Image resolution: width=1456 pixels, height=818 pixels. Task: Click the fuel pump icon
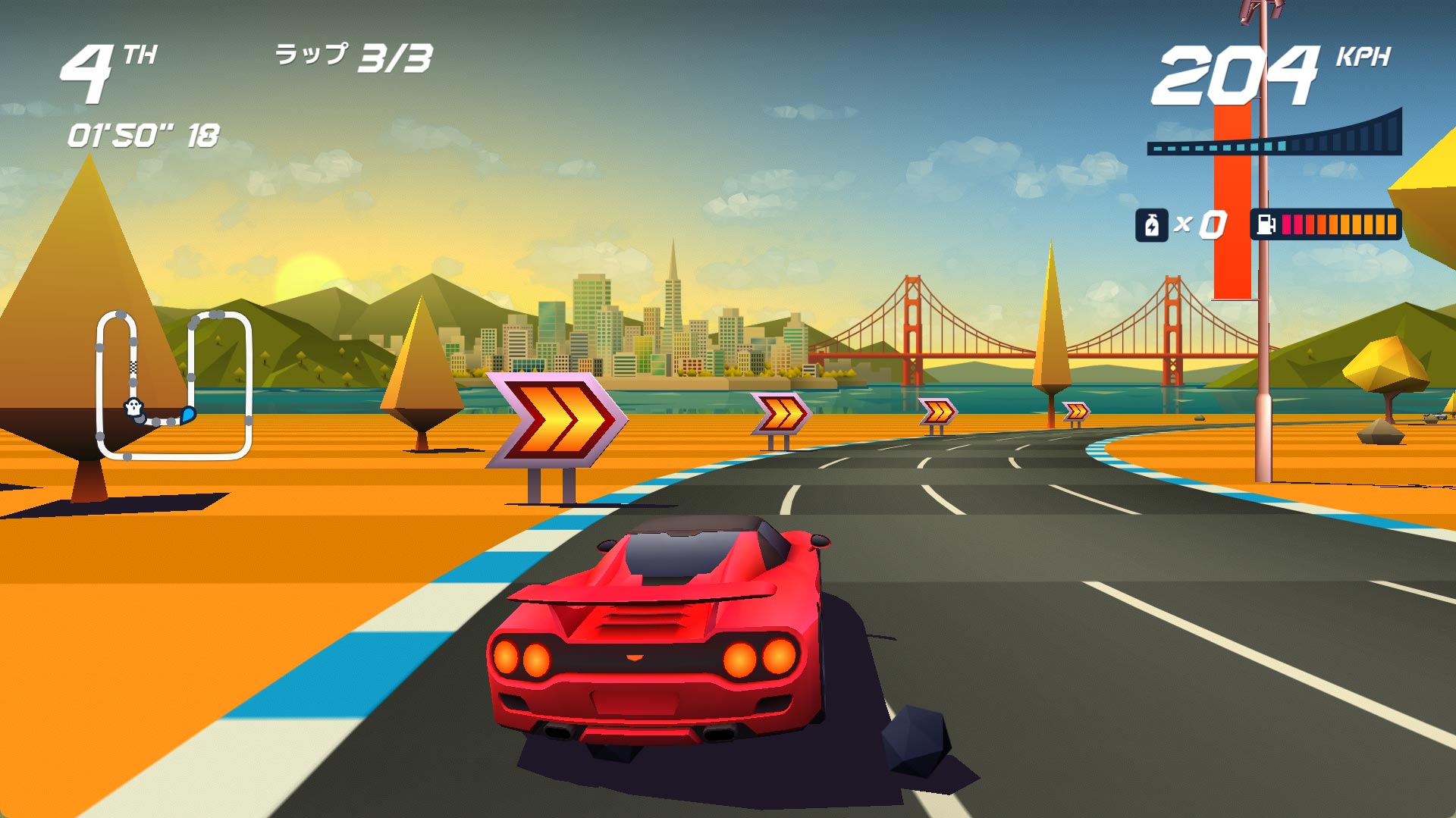coord(1266,224)
